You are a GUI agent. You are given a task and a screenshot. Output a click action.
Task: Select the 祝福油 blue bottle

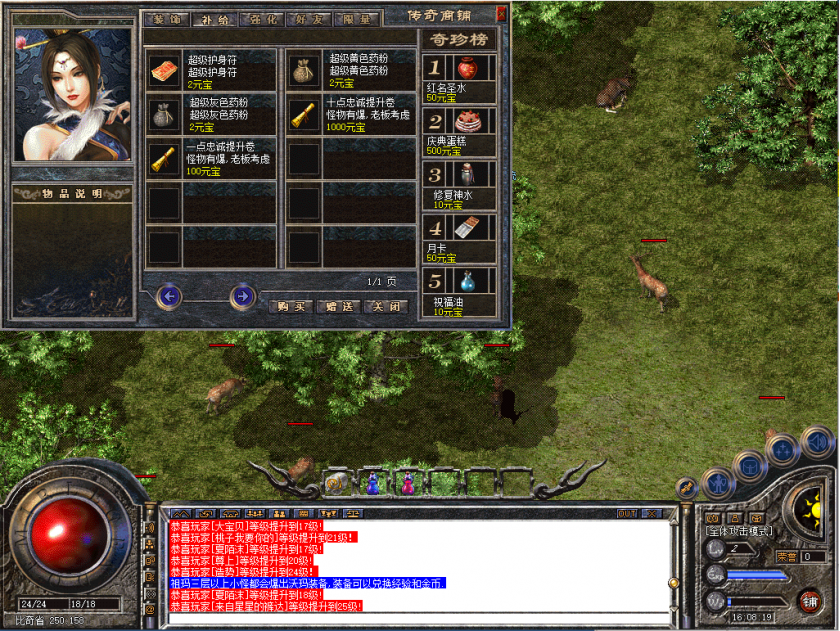click(x=467, y=281)
